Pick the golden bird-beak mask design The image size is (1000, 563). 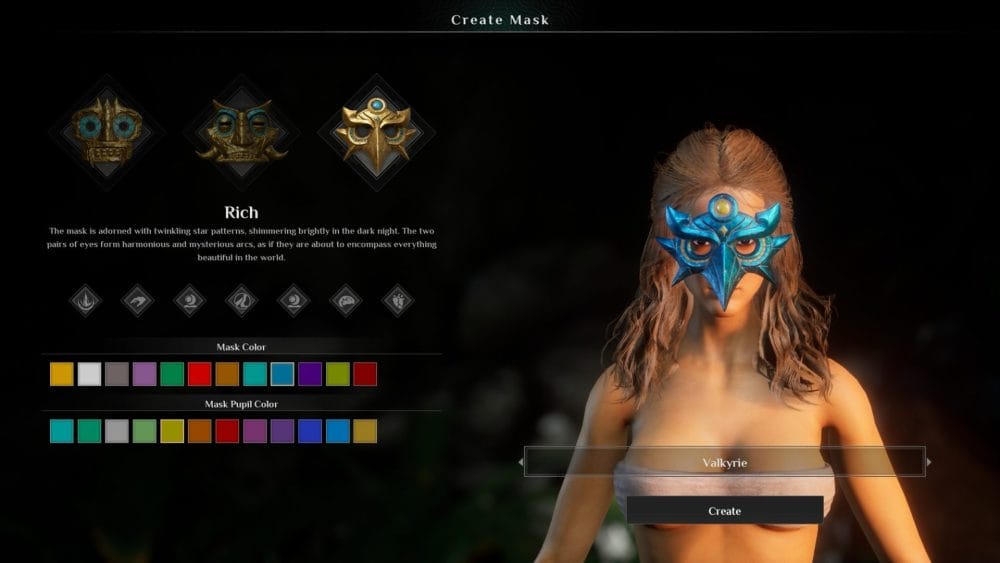376,131
